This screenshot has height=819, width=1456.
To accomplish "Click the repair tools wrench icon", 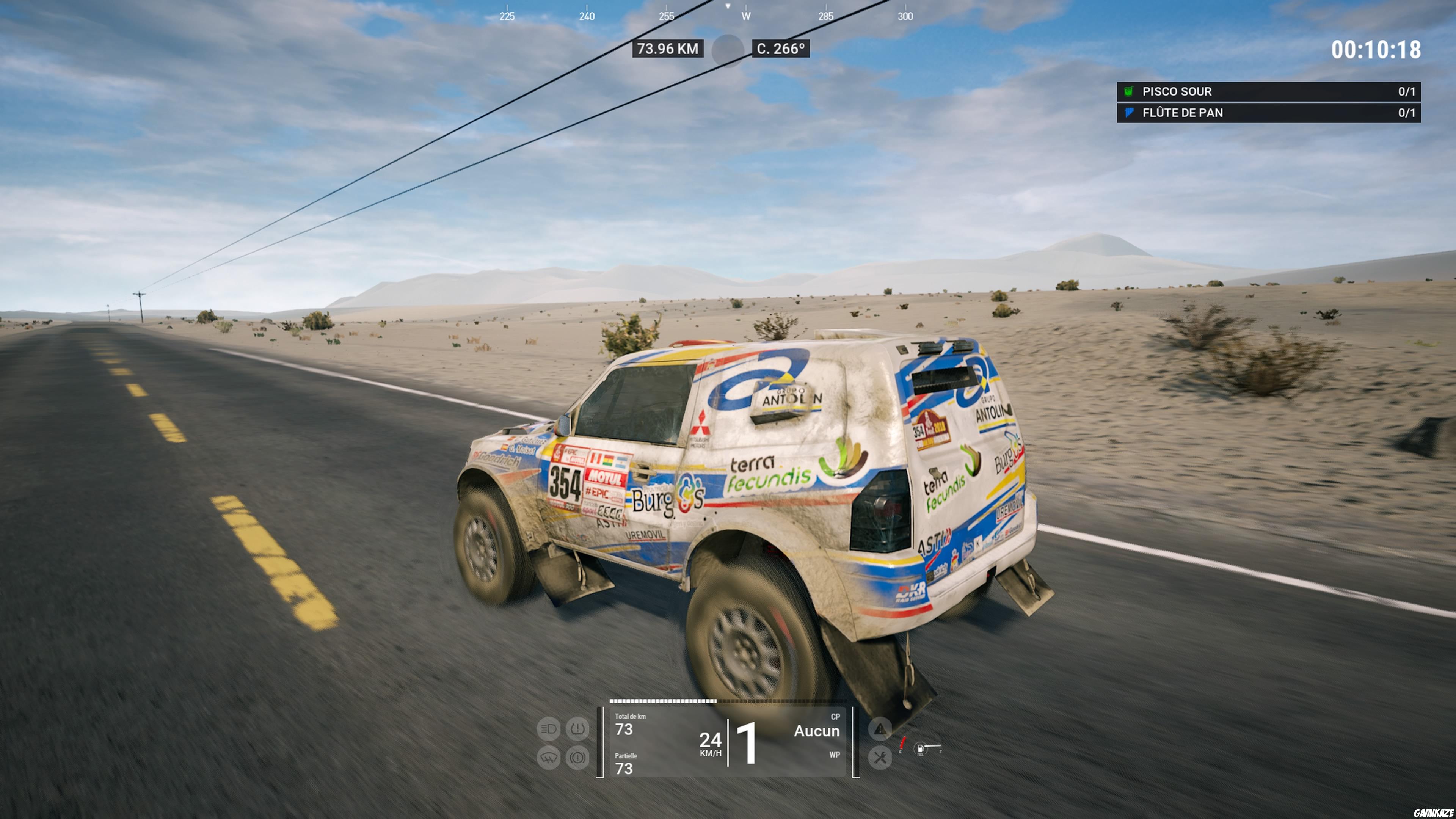I will click(880, 758).
